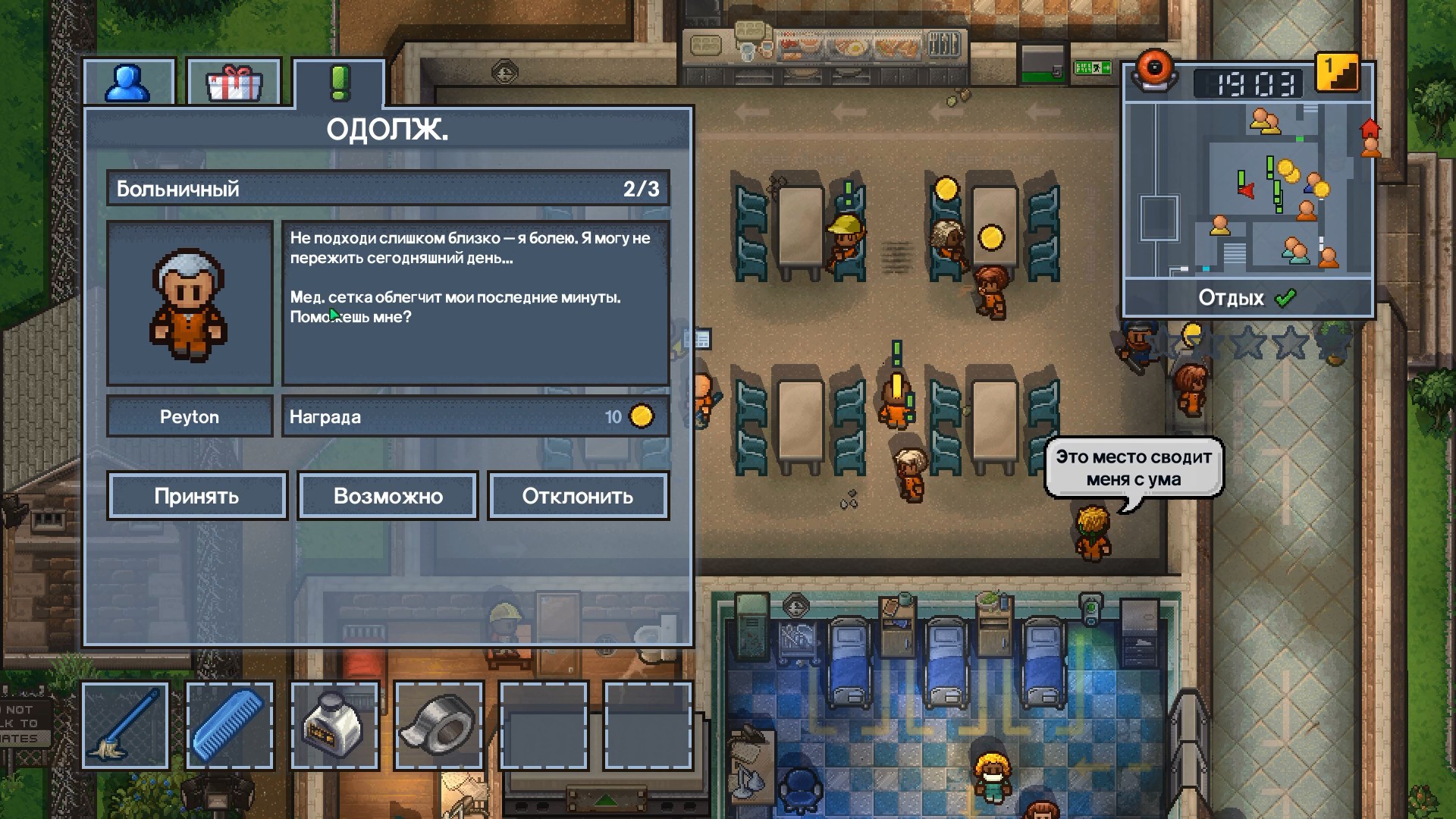Choose the Возможно reply
Image resolution: width=1456 pixels, height=819 pixels.
point(388,496)
